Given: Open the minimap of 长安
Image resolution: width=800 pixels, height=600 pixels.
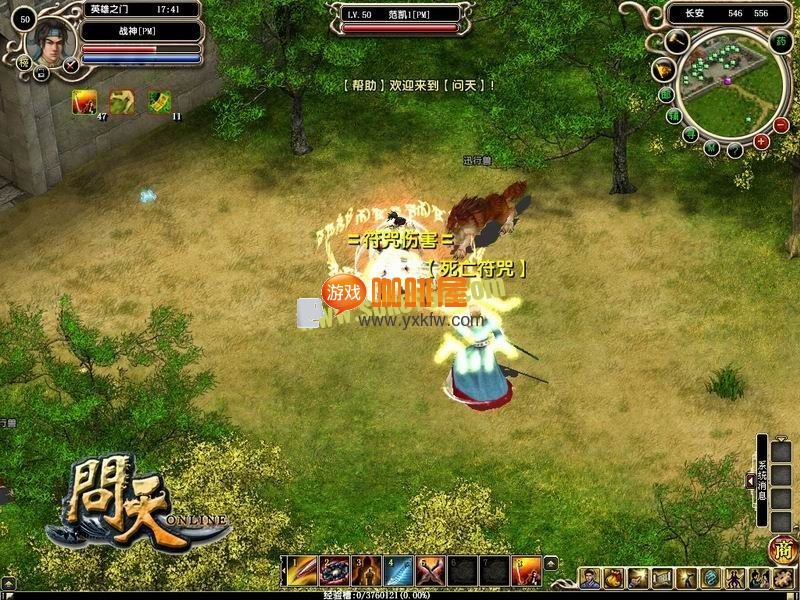Looking at the screenshot, I should coord(720,83).
